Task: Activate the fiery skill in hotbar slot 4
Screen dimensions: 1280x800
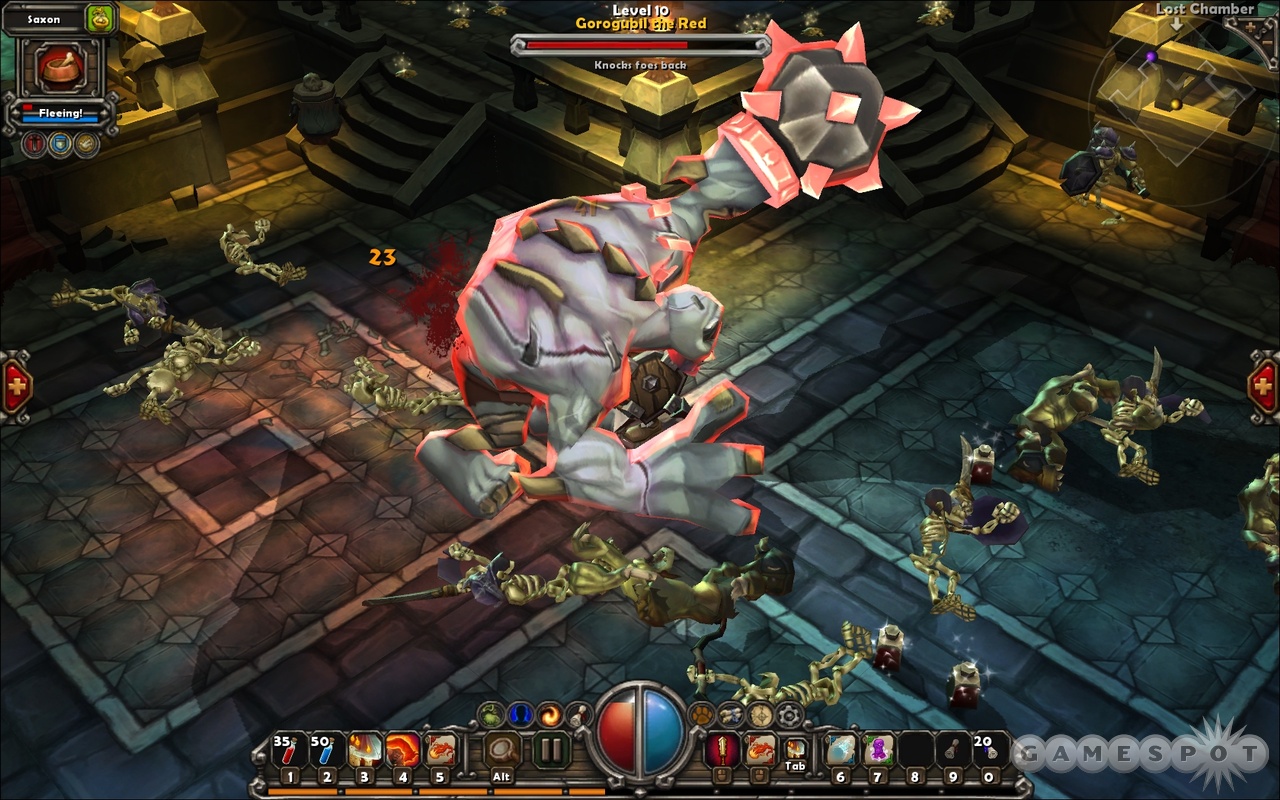Action: (403, 750)
